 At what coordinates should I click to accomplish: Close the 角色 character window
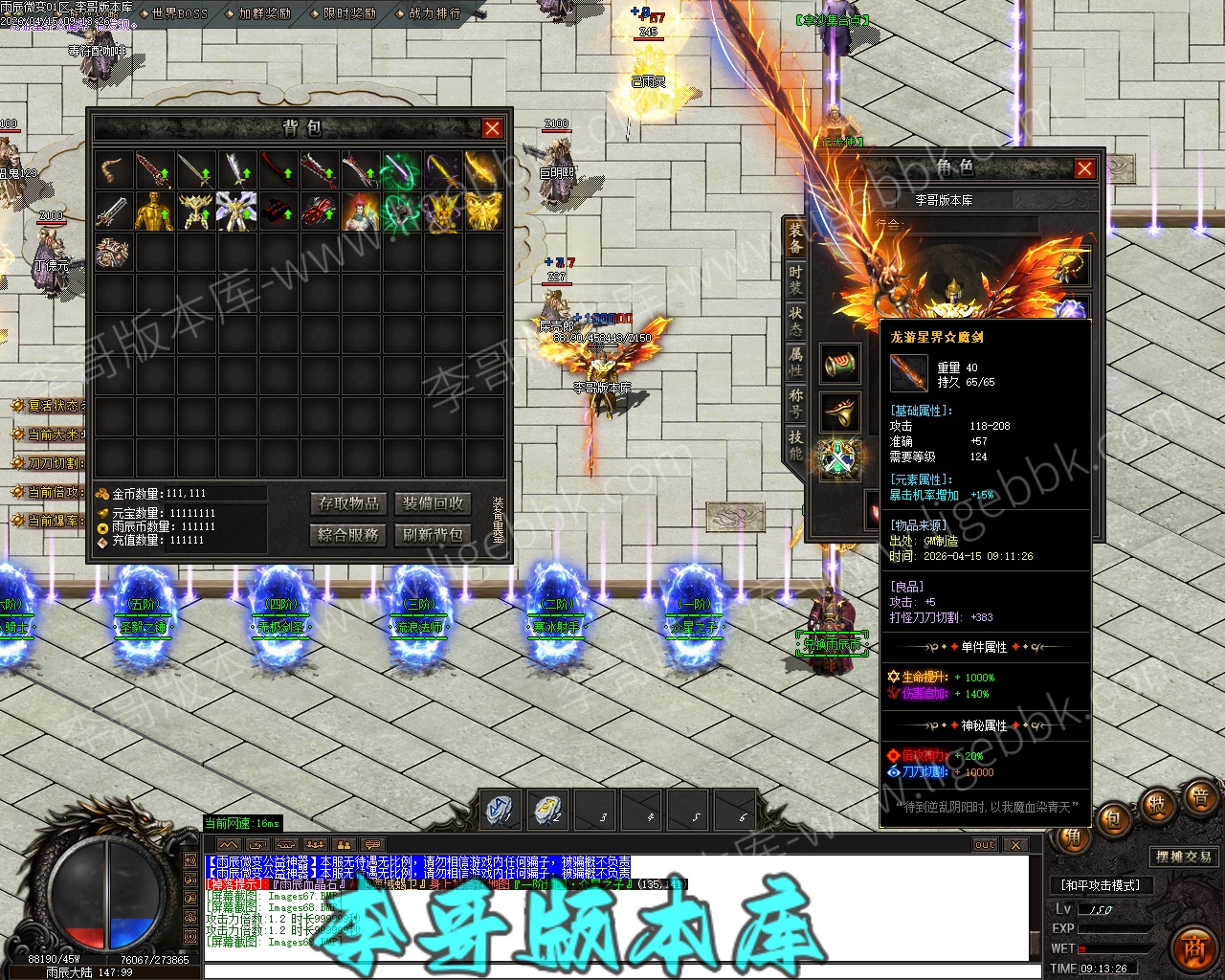pos(1084,169)
